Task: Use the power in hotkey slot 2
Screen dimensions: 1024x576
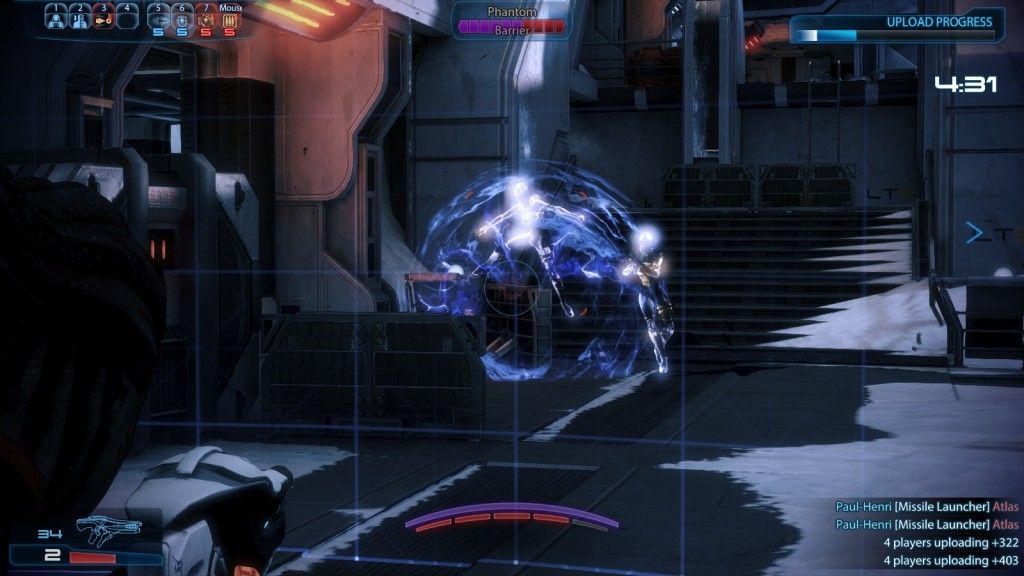Action: [80, 17]
